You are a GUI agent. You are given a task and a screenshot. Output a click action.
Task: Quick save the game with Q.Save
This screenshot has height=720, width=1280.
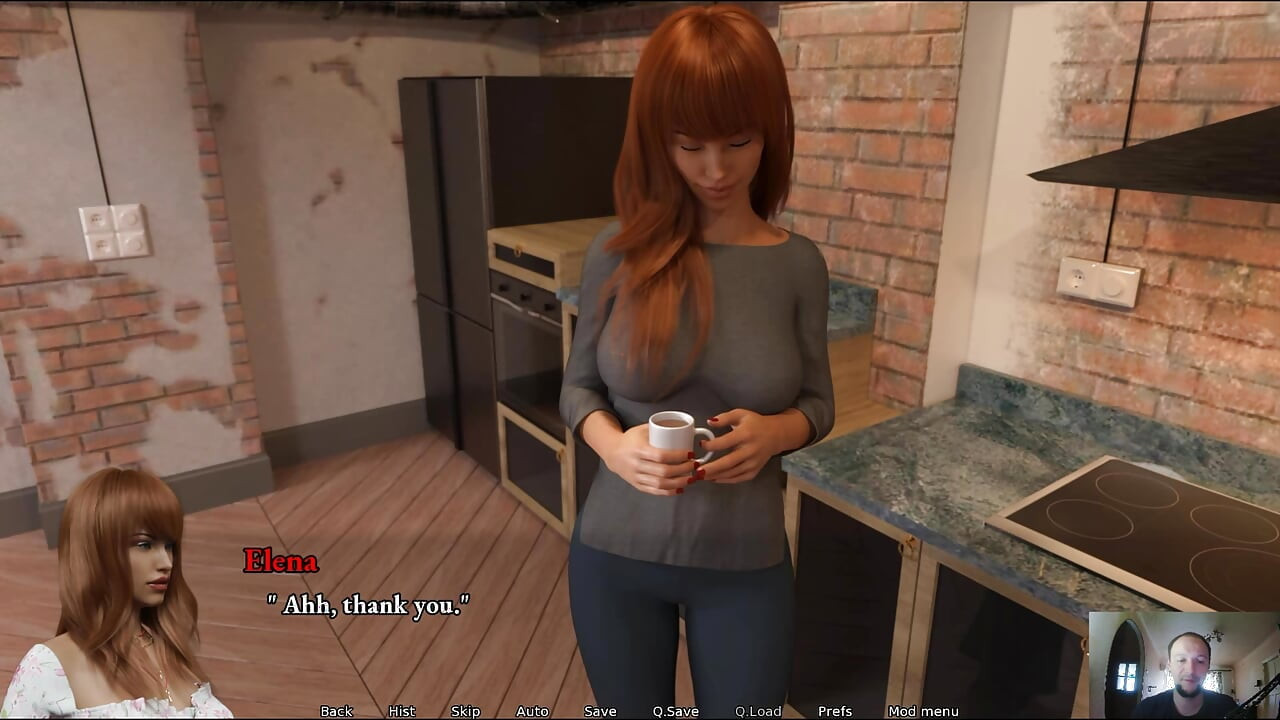(674, 711)
